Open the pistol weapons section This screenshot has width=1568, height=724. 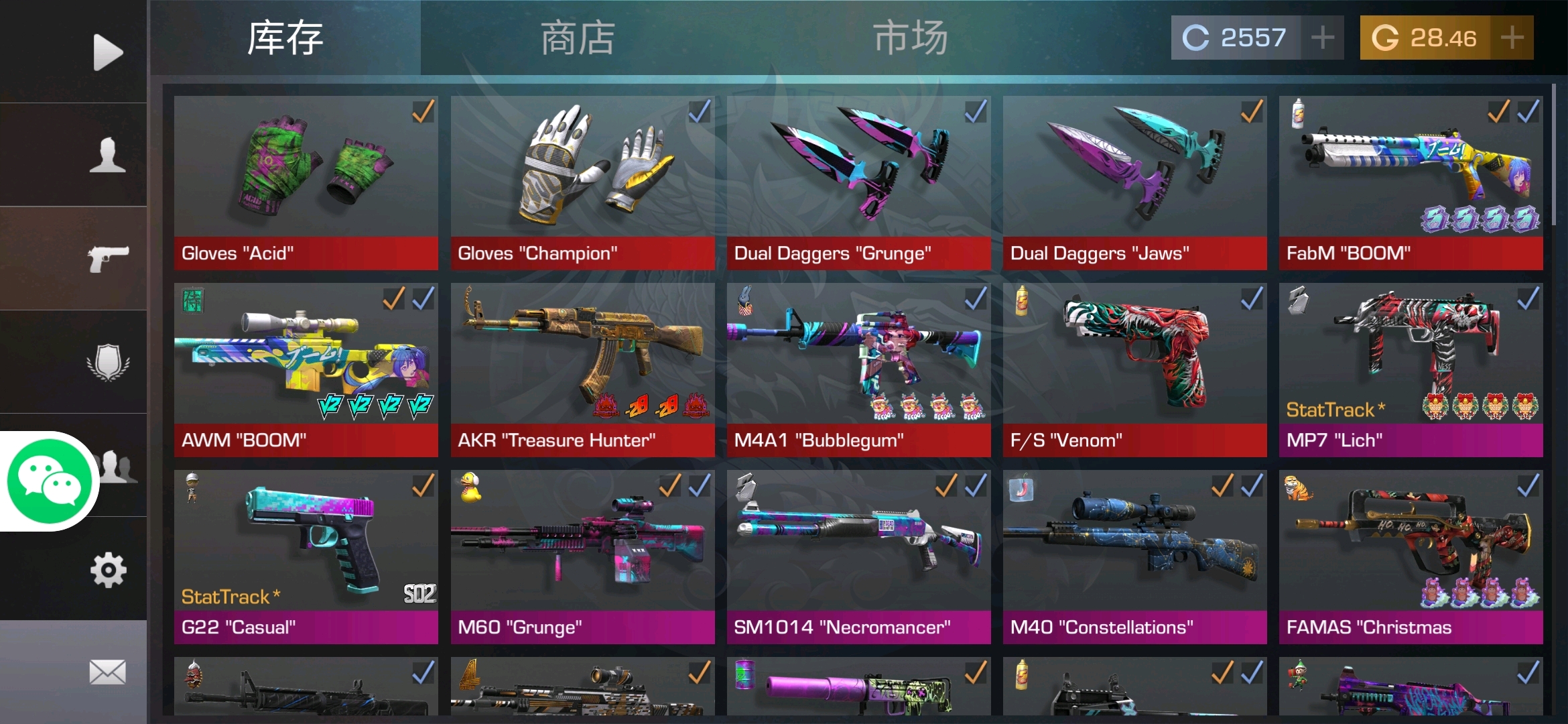[107, 258]
